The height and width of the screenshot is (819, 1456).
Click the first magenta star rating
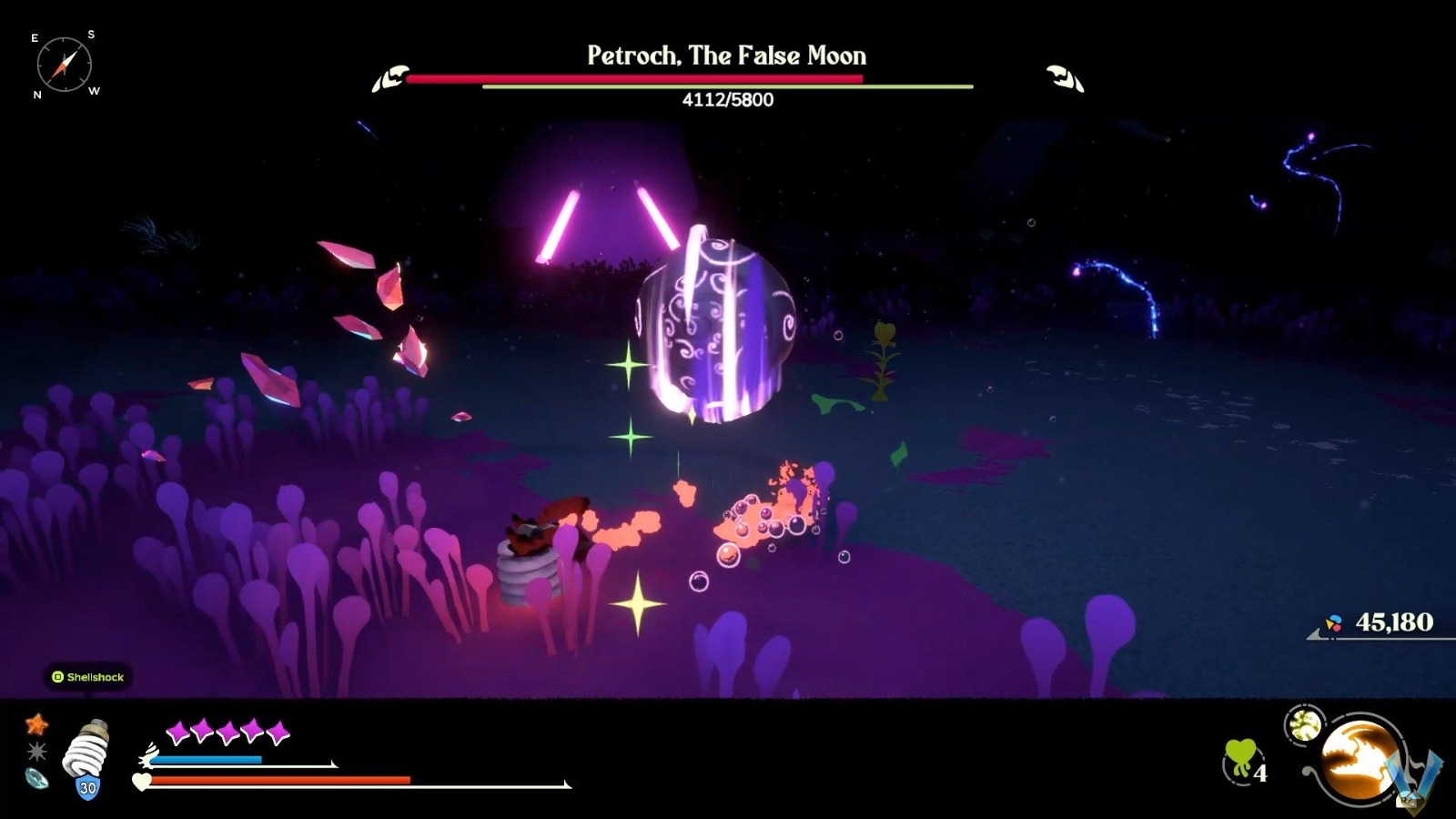[x=177, y=730]
